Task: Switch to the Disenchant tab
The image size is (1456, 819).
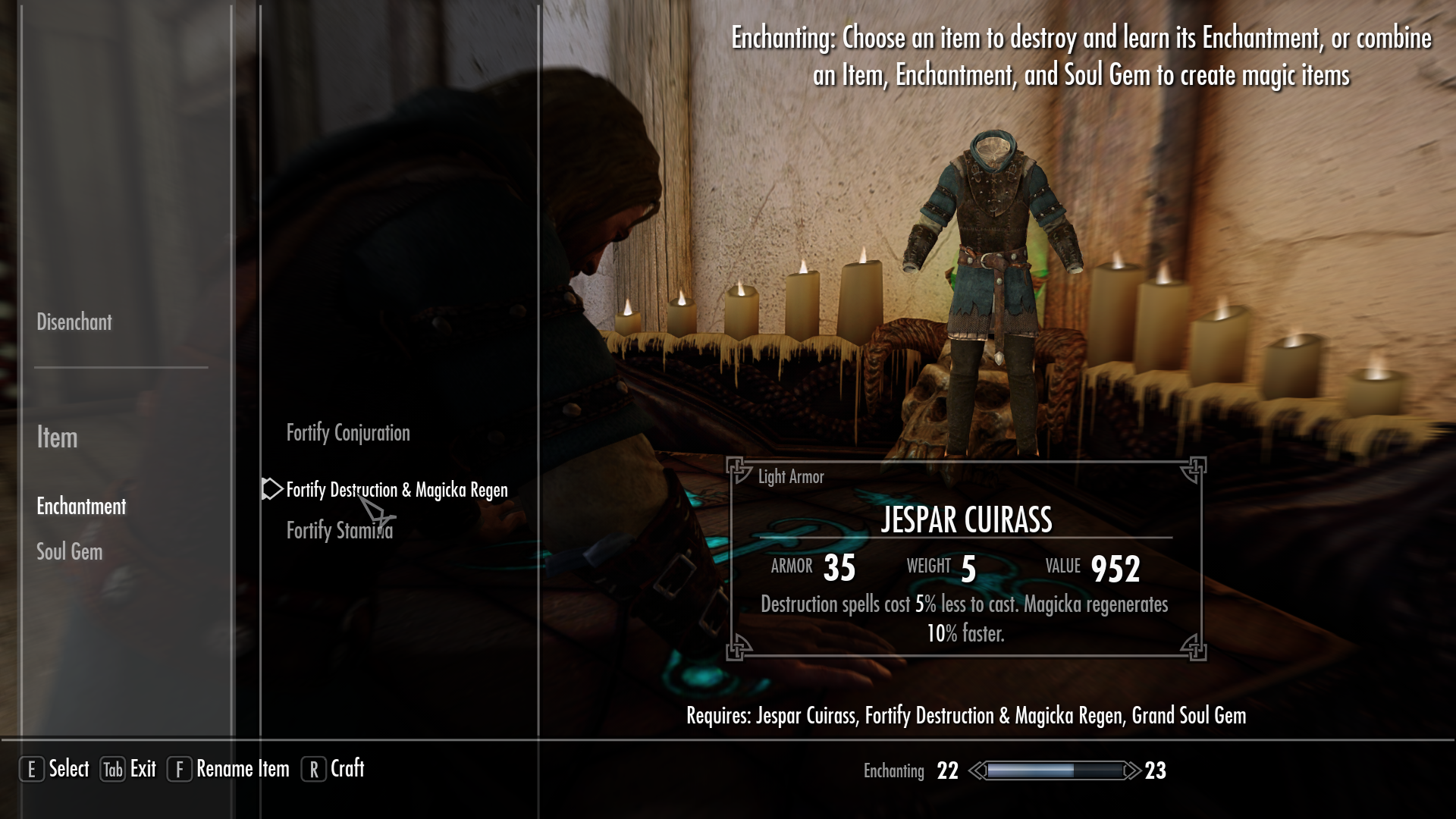Action: (74, 322)
